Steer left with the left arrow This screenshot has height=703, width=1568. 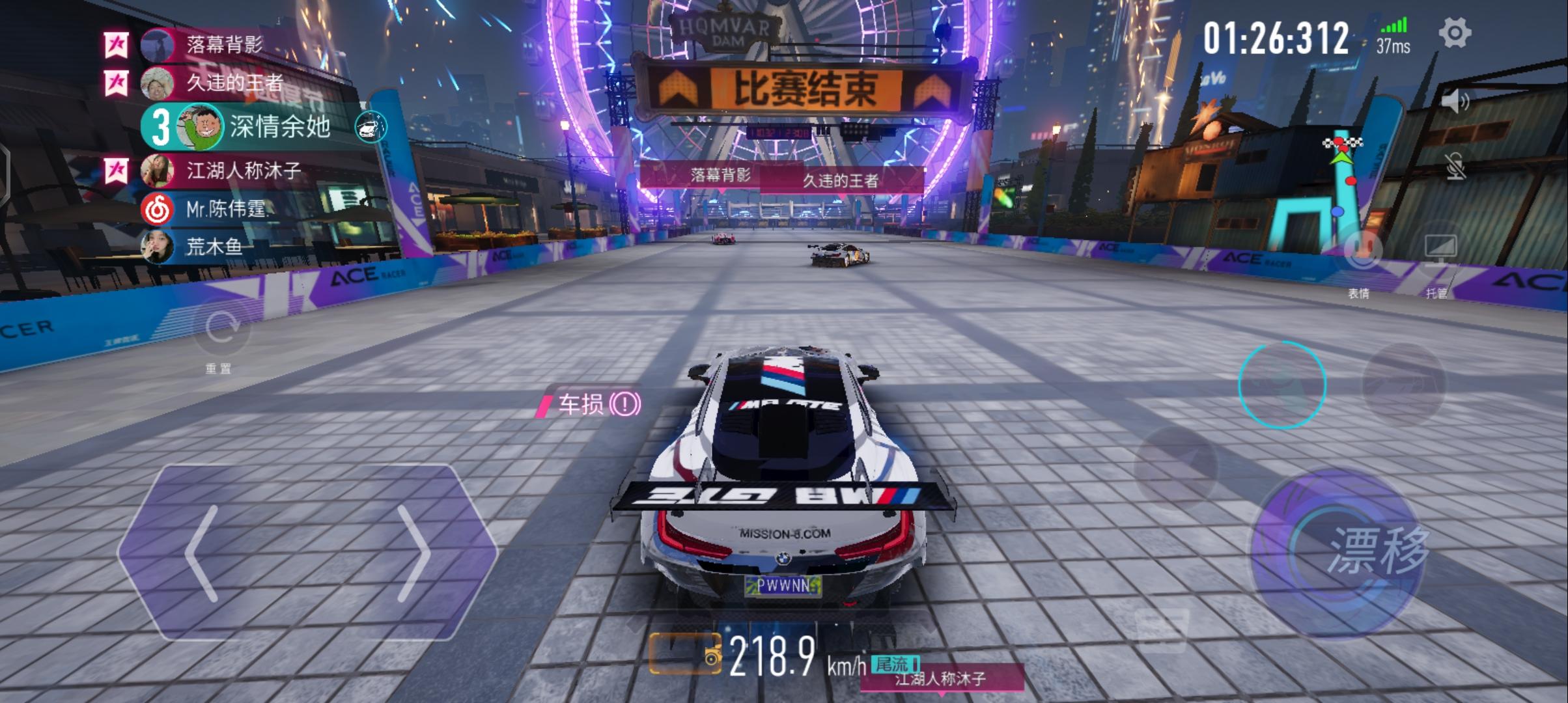pyautogui.click(x=202, y=553)
